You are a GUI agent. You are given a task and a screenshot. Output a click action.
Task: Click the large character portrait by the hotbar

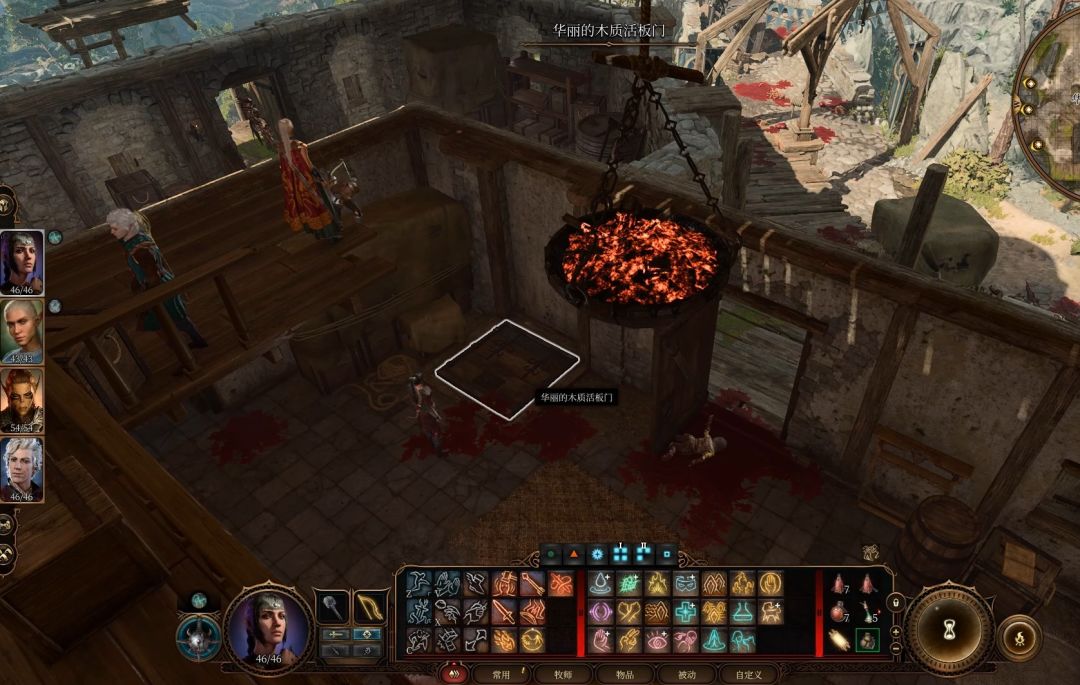pos(268,627)
